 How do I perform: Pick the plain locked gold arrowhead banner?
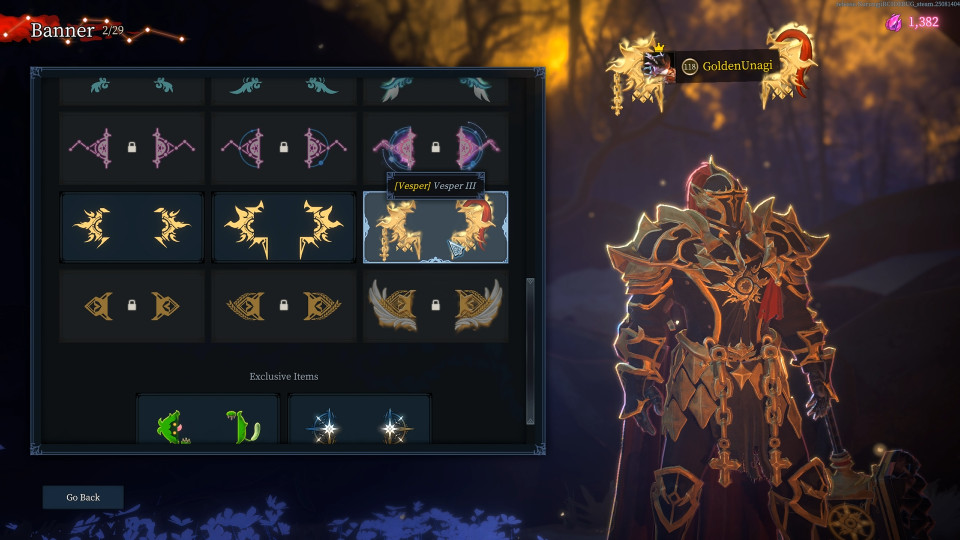point(132,306)
